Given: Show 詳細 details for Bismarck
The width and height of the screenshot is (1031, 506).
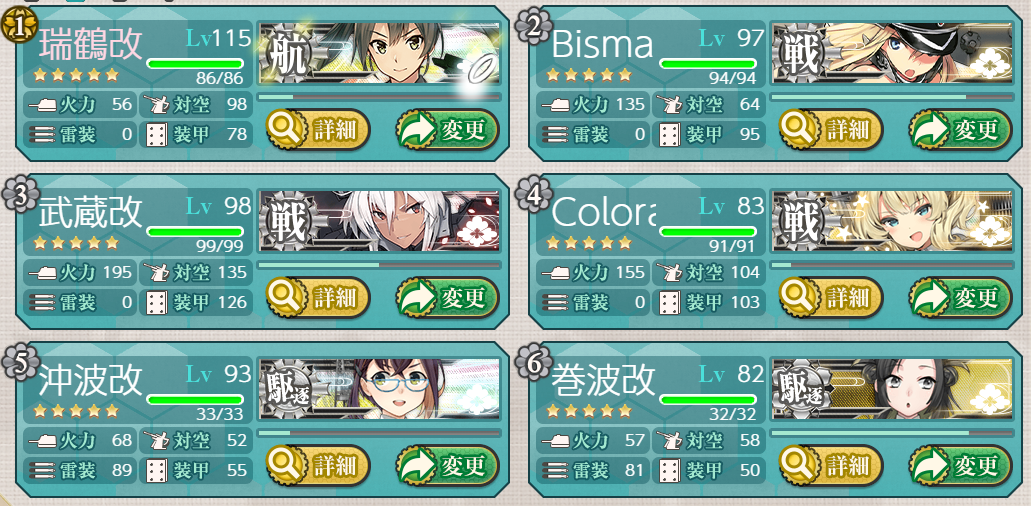Looking at the screenshot, I should point(831,130).
